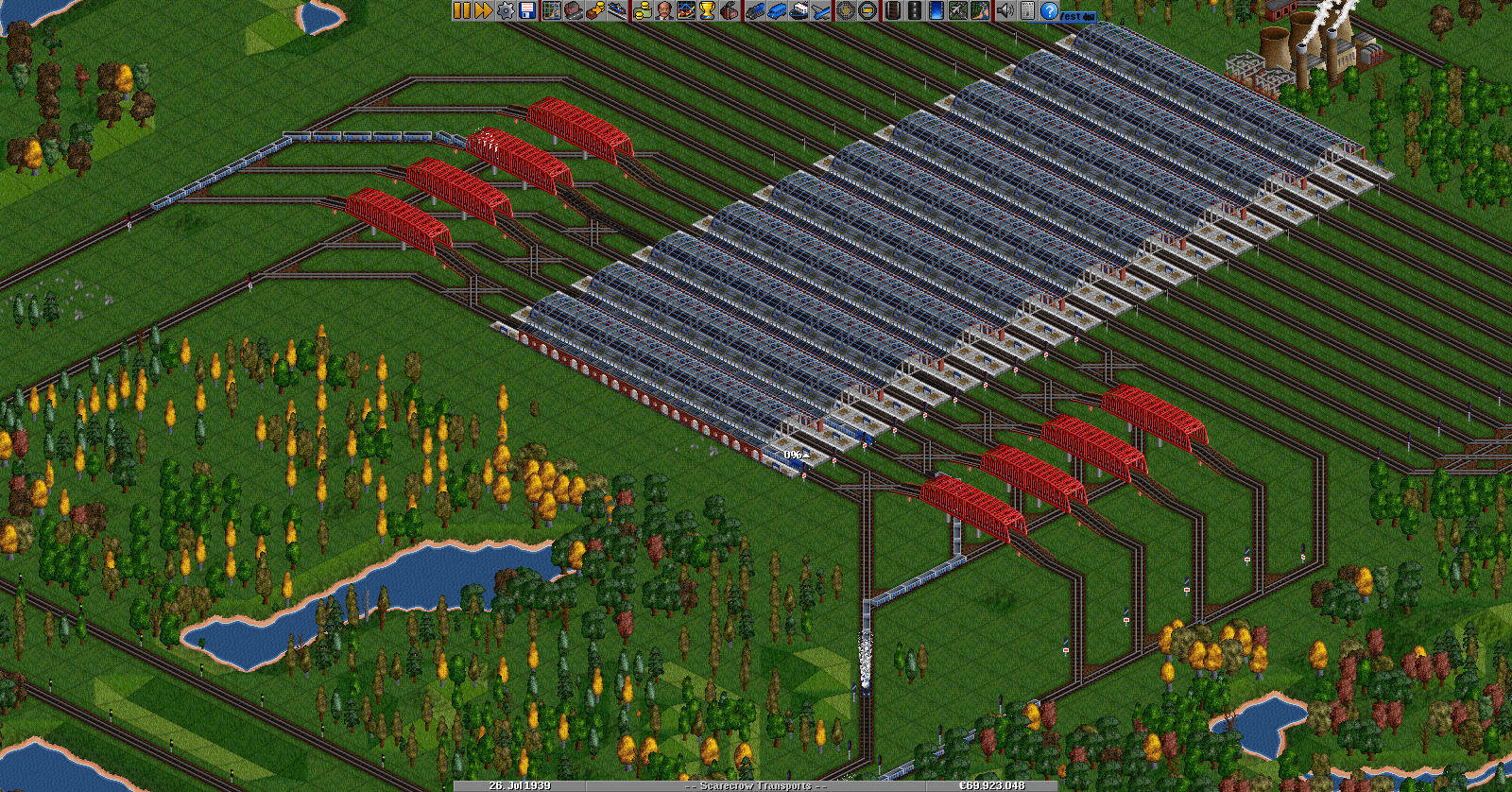Open the company league trophy table

tap(707, 10)
